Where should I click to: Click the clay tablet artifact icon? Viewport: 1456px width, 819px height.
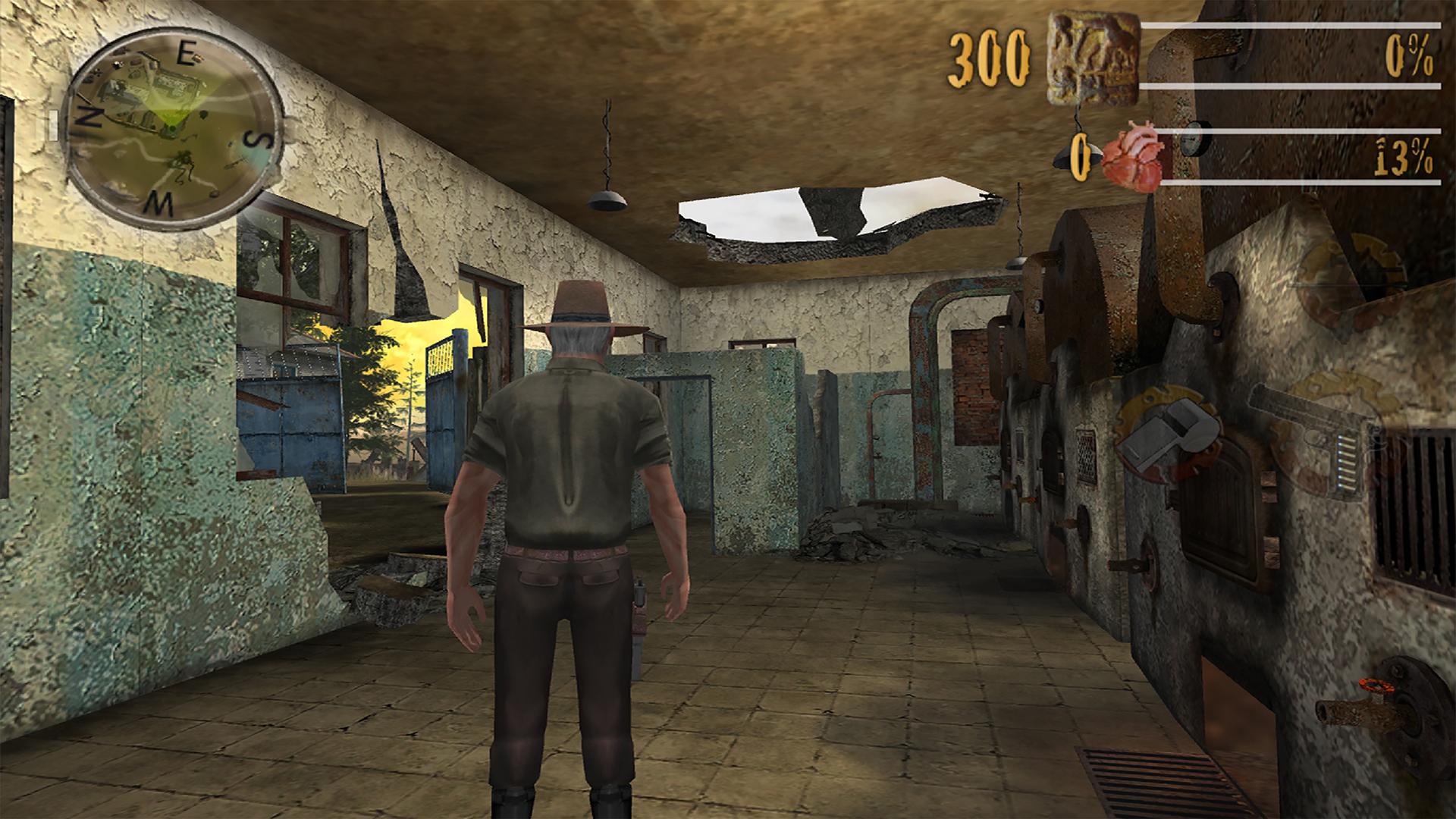point(1092,57)
